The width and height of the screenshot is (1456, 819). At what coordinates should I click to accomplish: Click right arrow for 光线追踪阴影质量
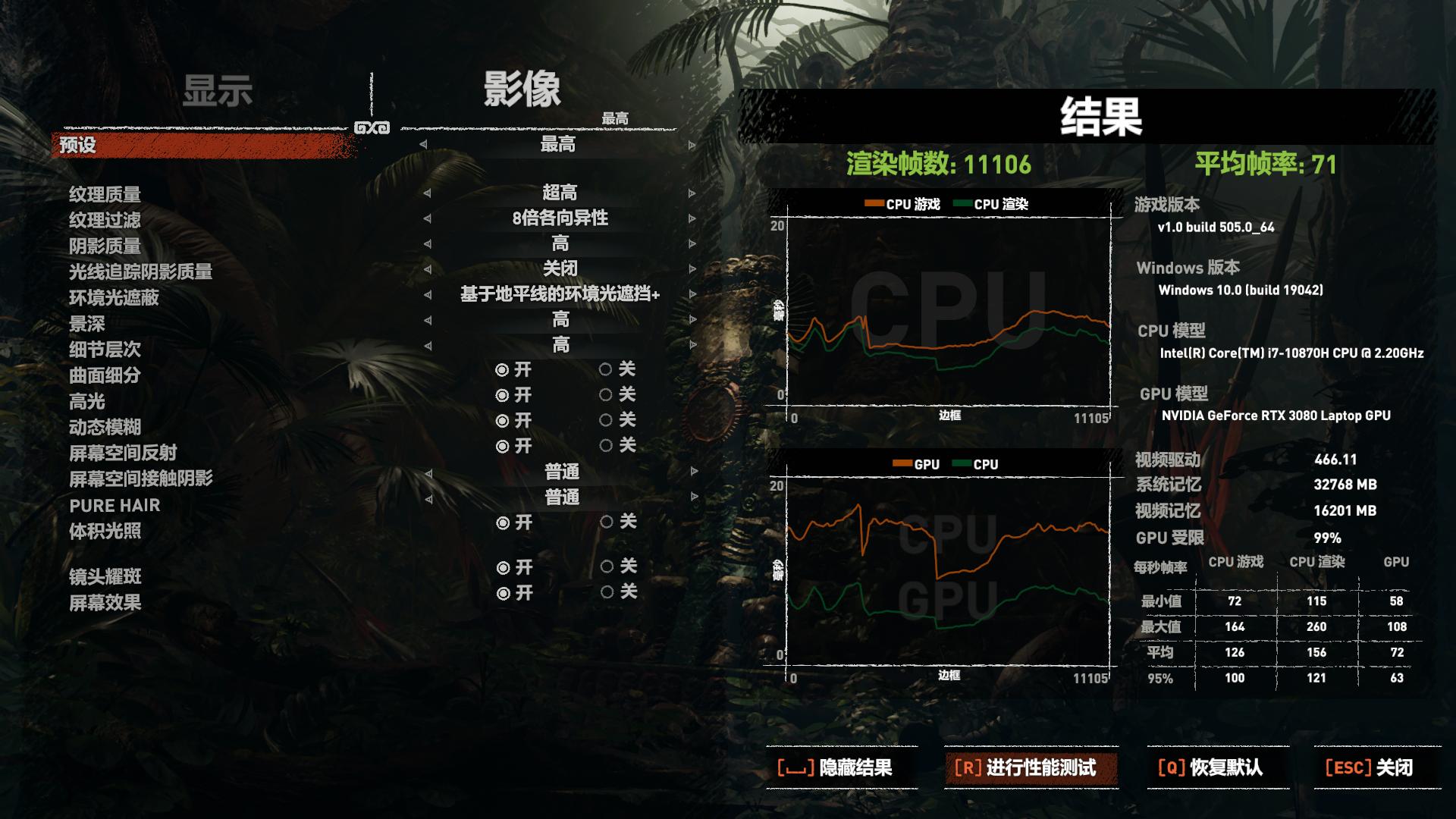(690, 269)
